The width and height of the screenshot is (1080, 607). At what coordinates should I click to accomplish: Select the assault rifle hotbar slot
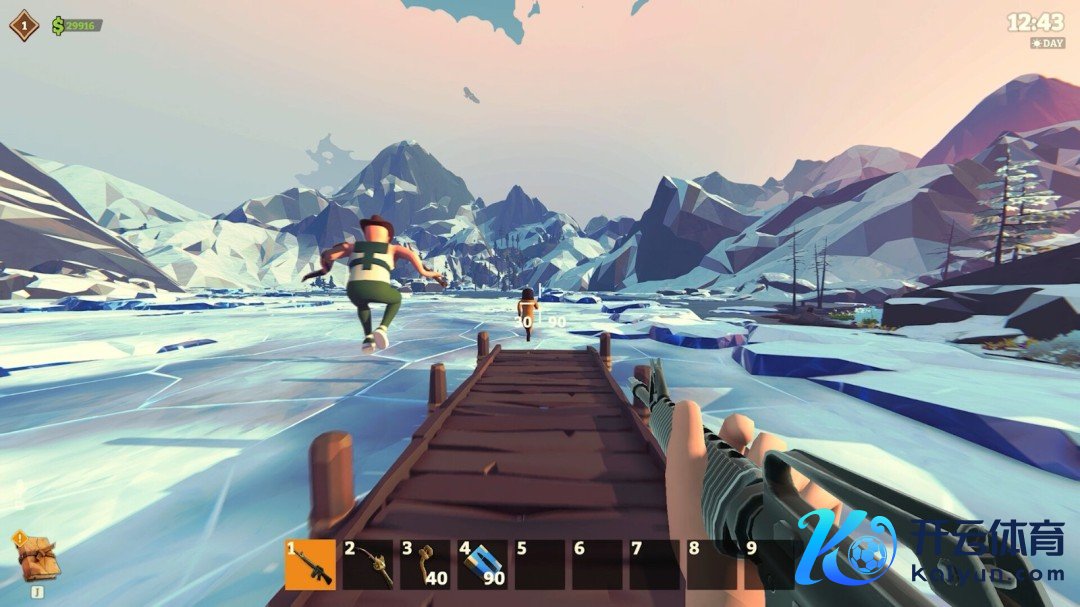click(310, 565)
